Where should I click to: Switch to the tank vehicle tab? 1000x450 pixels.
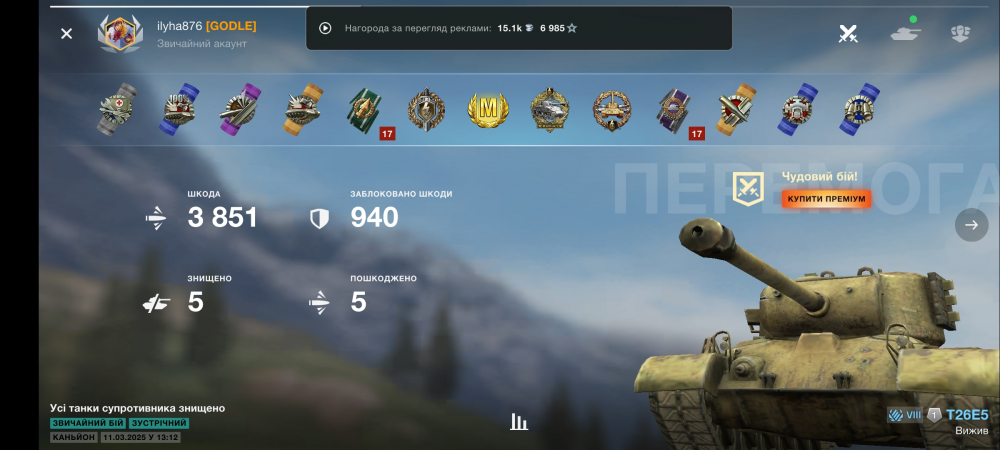click(x=905, y=32)
